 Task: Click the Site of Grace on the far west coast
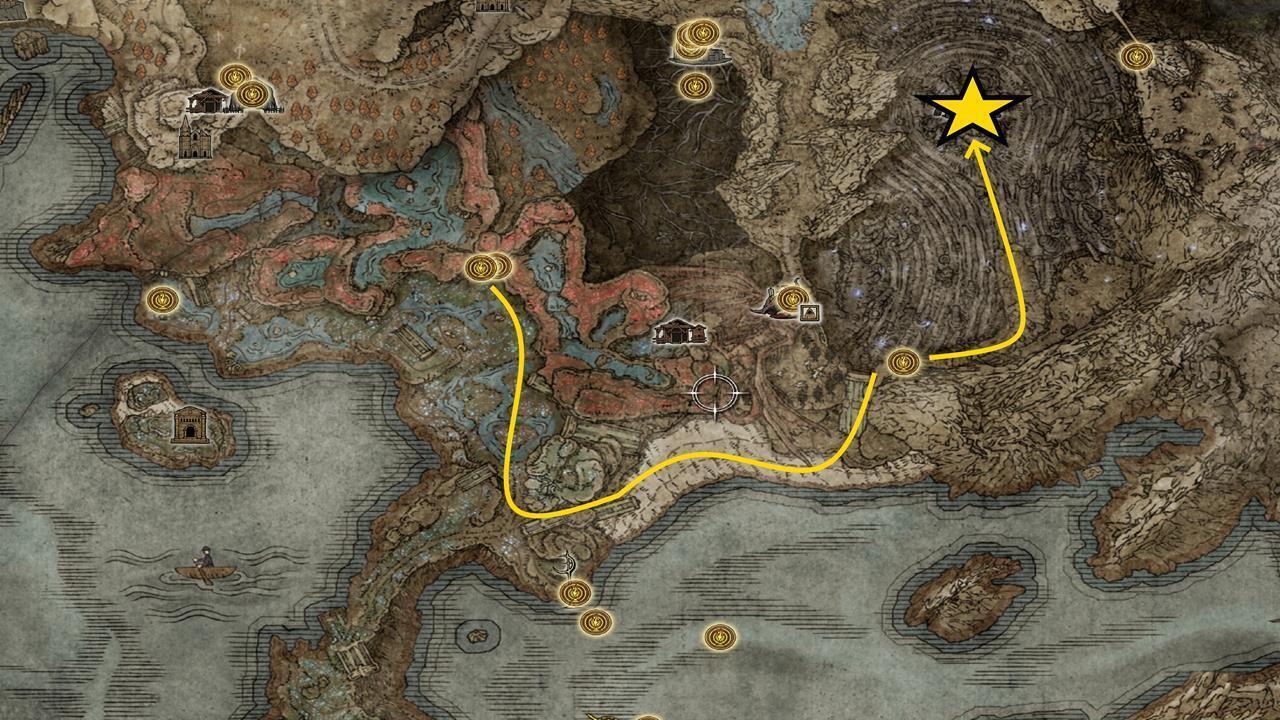[160, 300]
